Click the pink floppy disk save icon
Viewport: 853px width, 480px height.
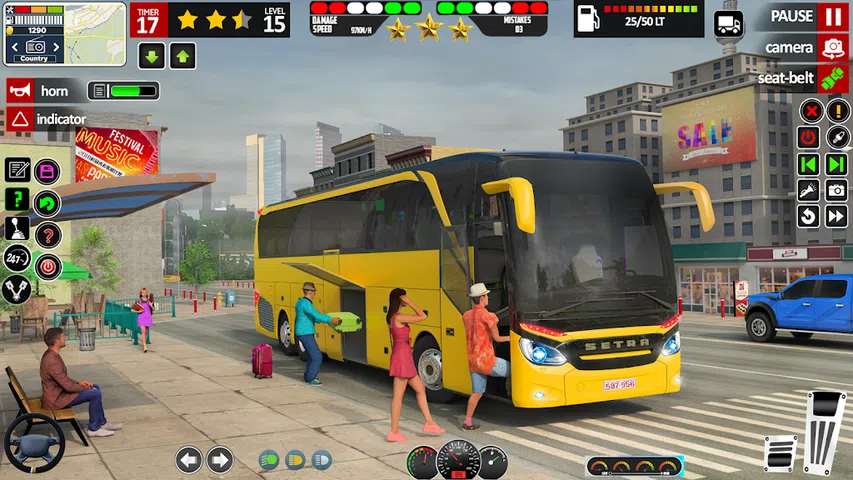(x=47, y=171)
